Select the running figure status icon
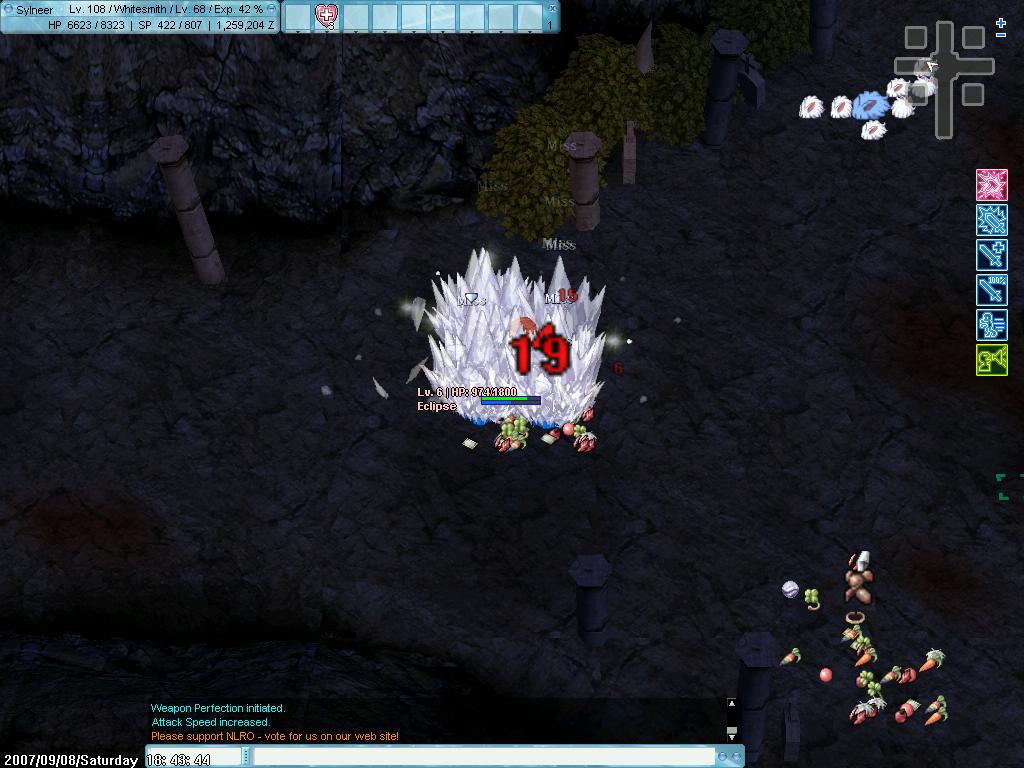Screen dimensions: 1024x768 pos(991,325)
